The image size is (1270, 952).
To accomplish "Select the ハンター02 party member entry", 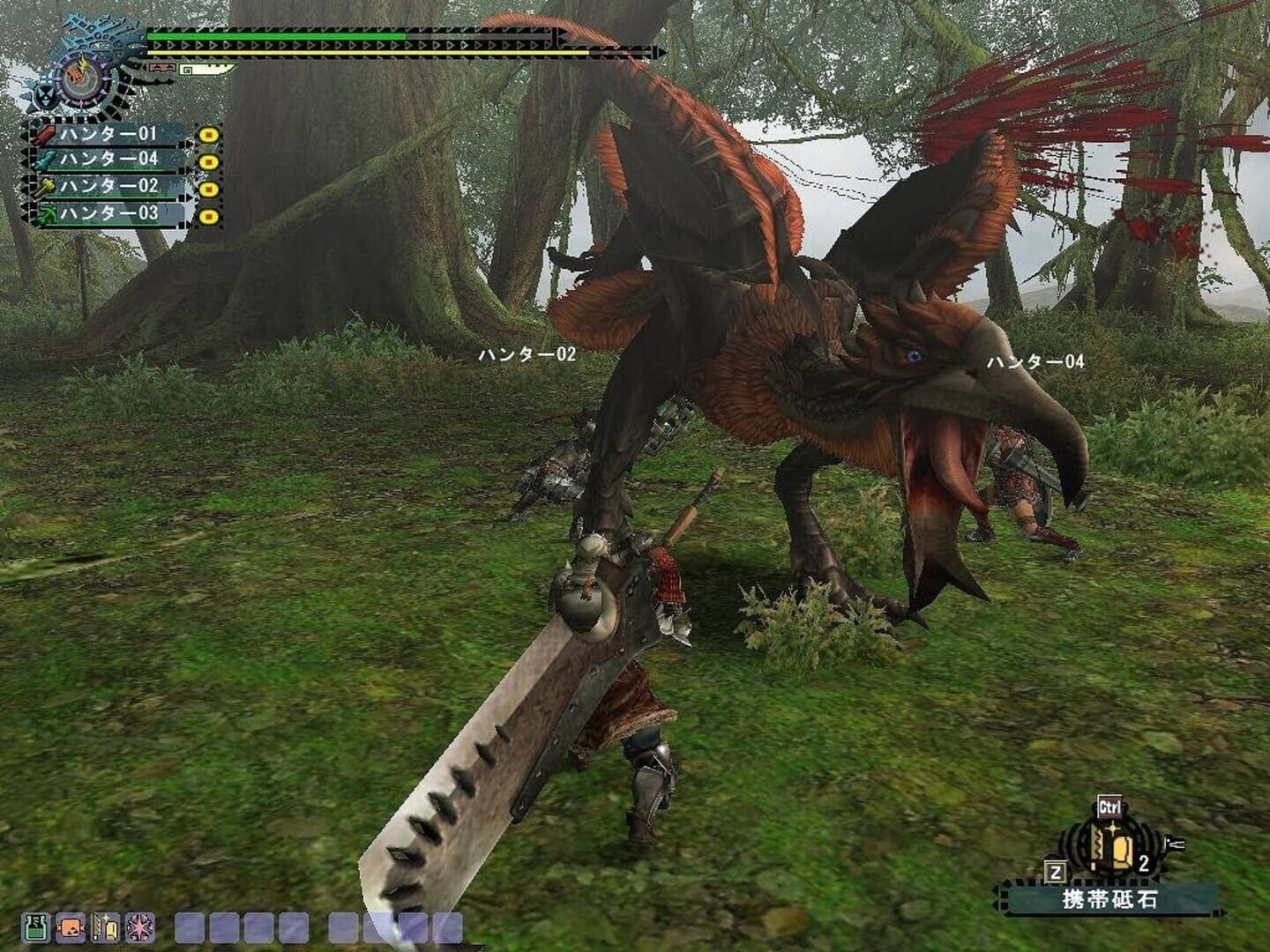I will point(110,187).
